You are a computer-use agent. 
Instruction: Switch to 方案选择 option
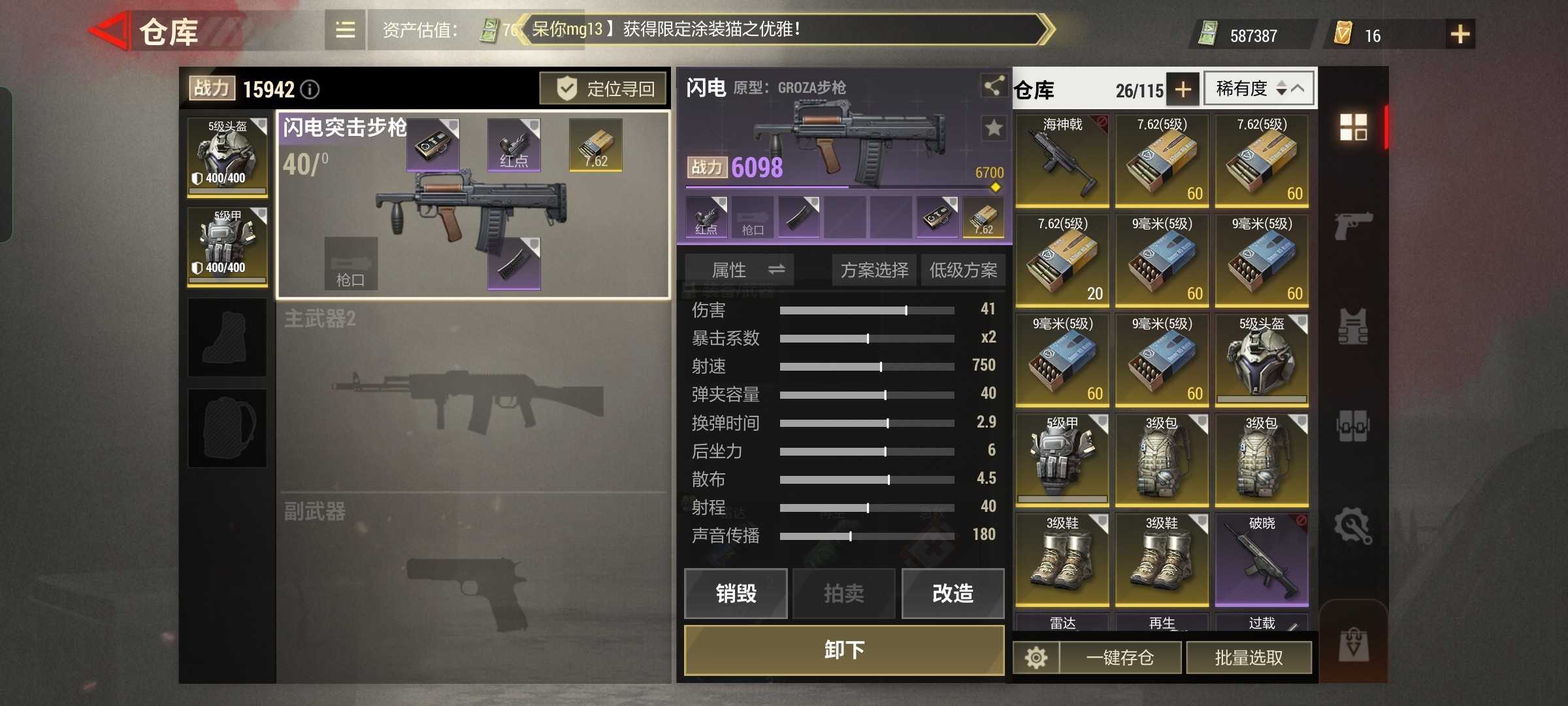873,269
